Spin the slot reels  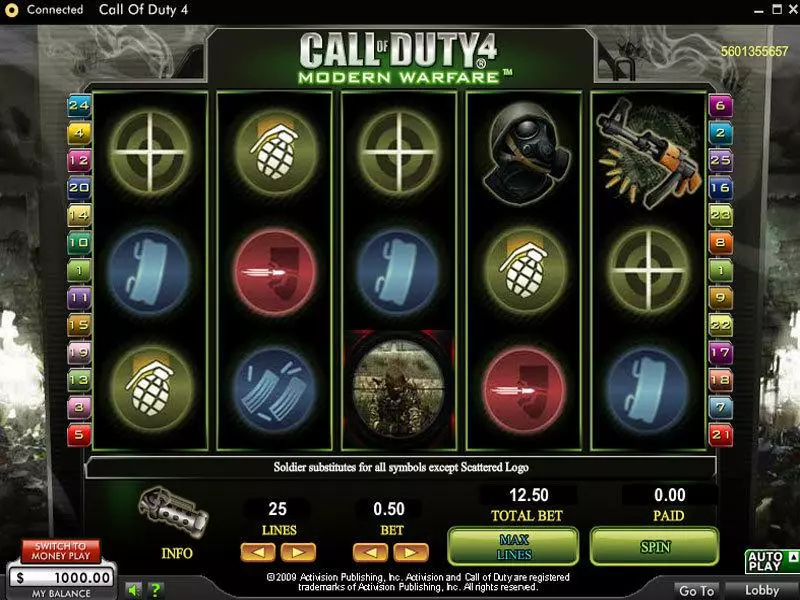654,547
